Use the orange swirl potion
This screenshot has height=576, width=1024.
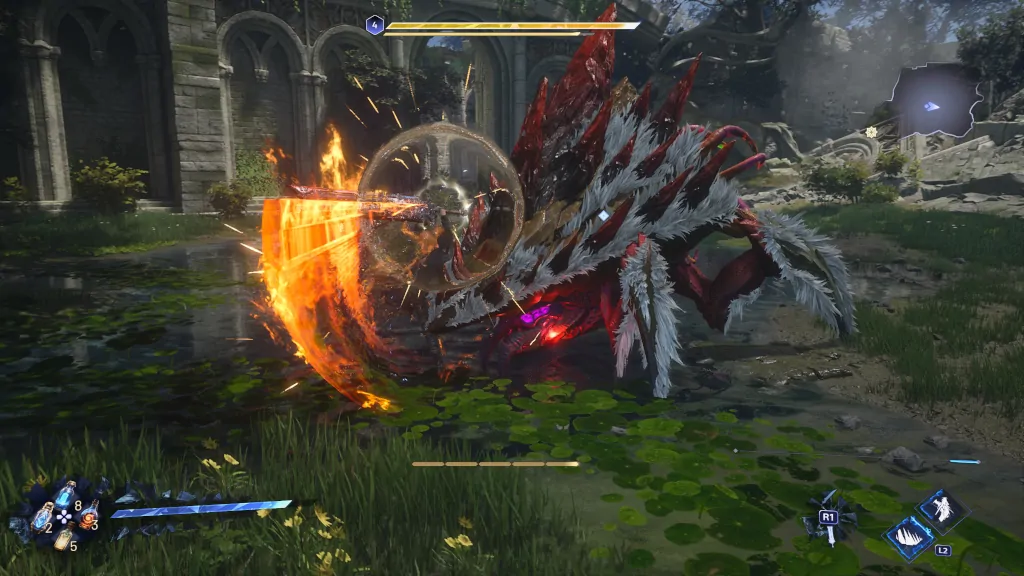coord(88,515)
